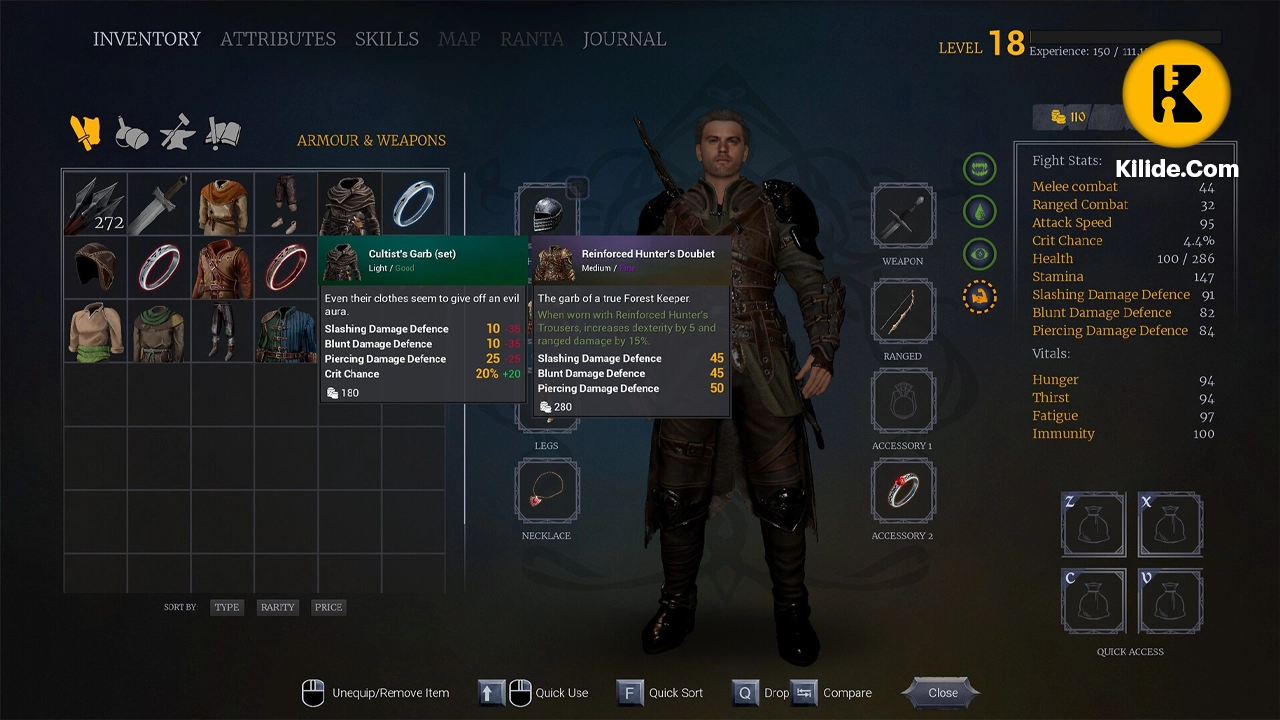
Task: Show the Journal tab
Action: pos(624,39)
